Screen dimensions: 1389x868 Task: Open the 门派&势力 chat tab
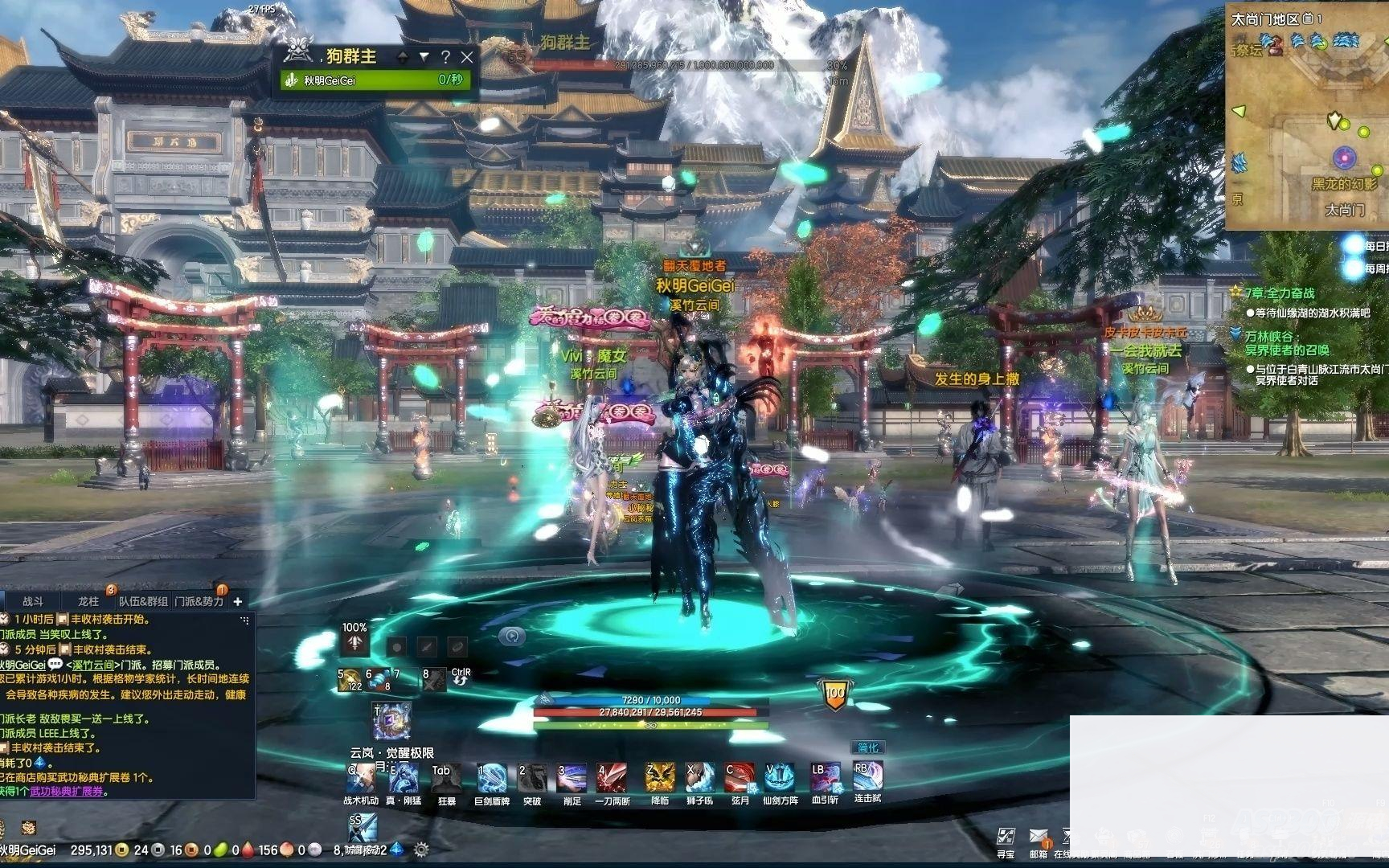199,601
